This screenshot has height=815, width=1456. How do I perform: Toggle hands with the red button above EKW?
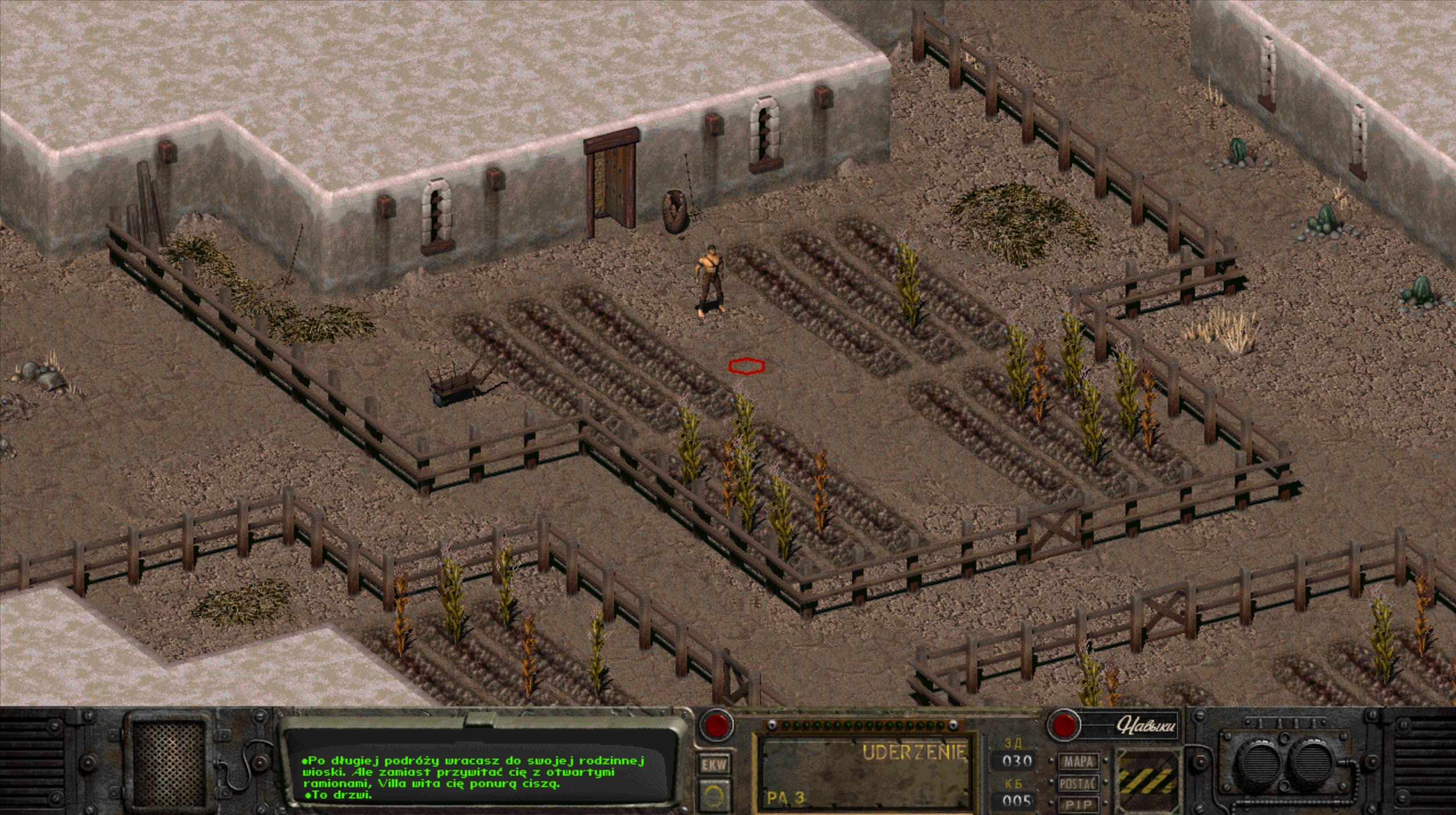tap(716, 725)
